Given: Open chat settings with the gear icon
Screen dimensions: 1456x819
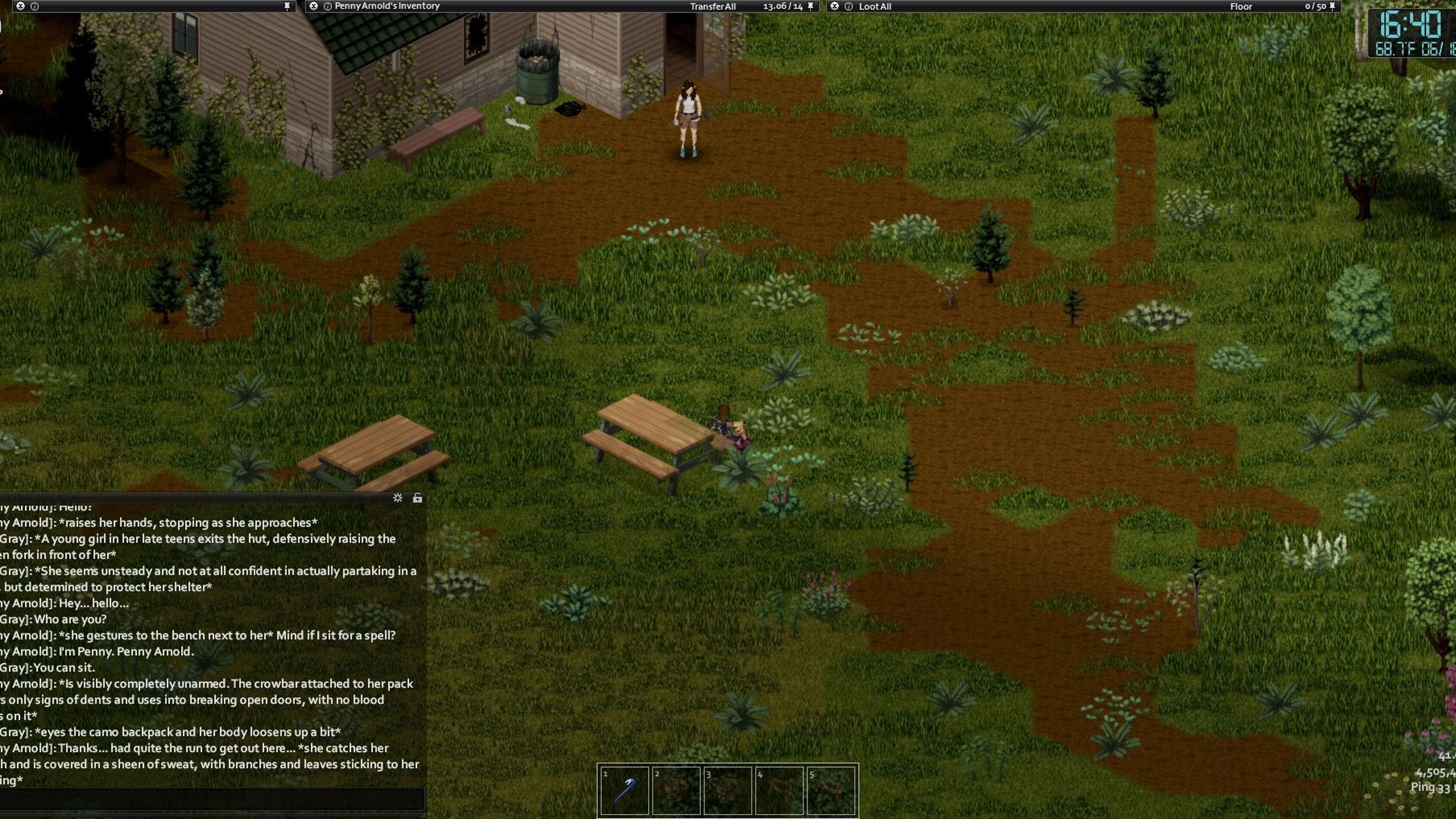Looking at the screenshot, I should click(398, 497).
